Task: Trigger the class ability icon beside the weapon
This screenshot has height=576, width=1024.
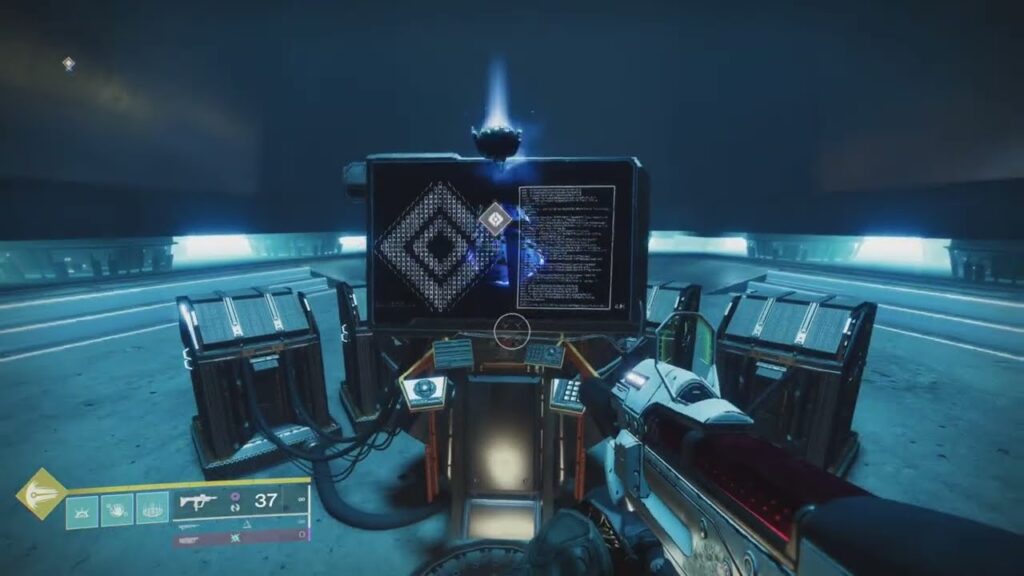Action: (x=152, y=510)
